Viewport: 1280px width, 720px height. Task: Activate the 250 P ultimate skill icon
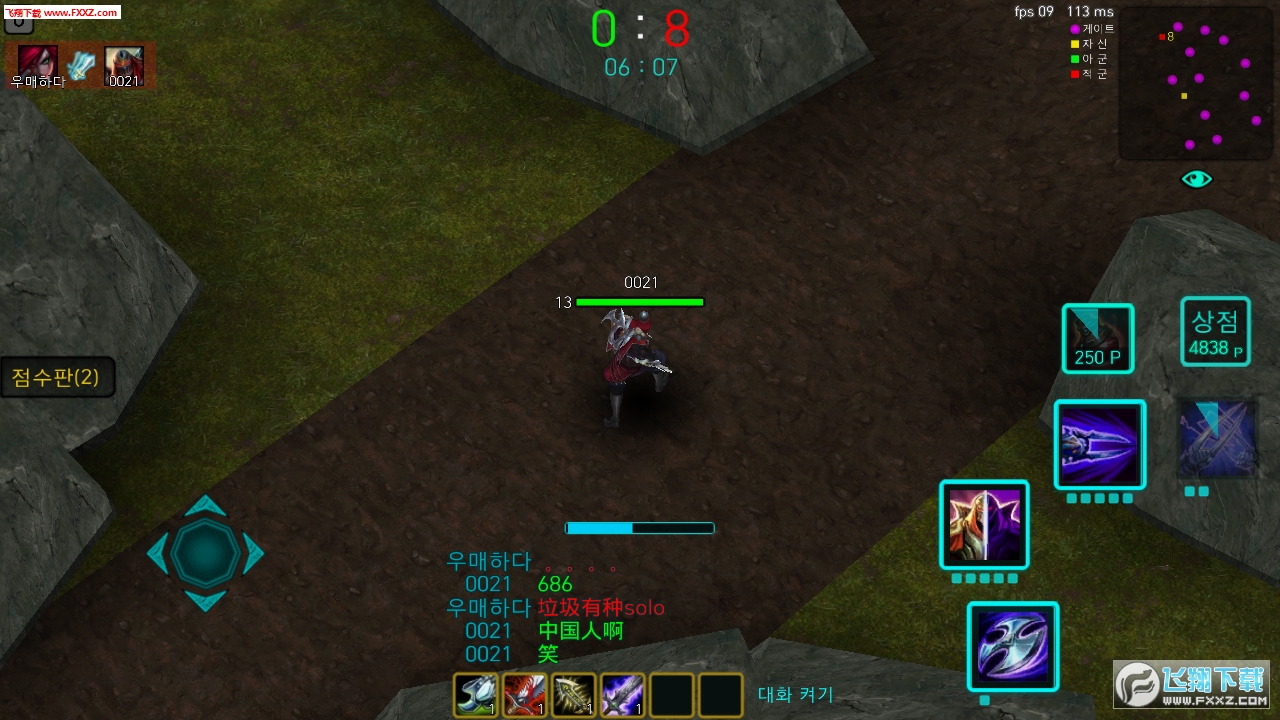click(1097, 338)
